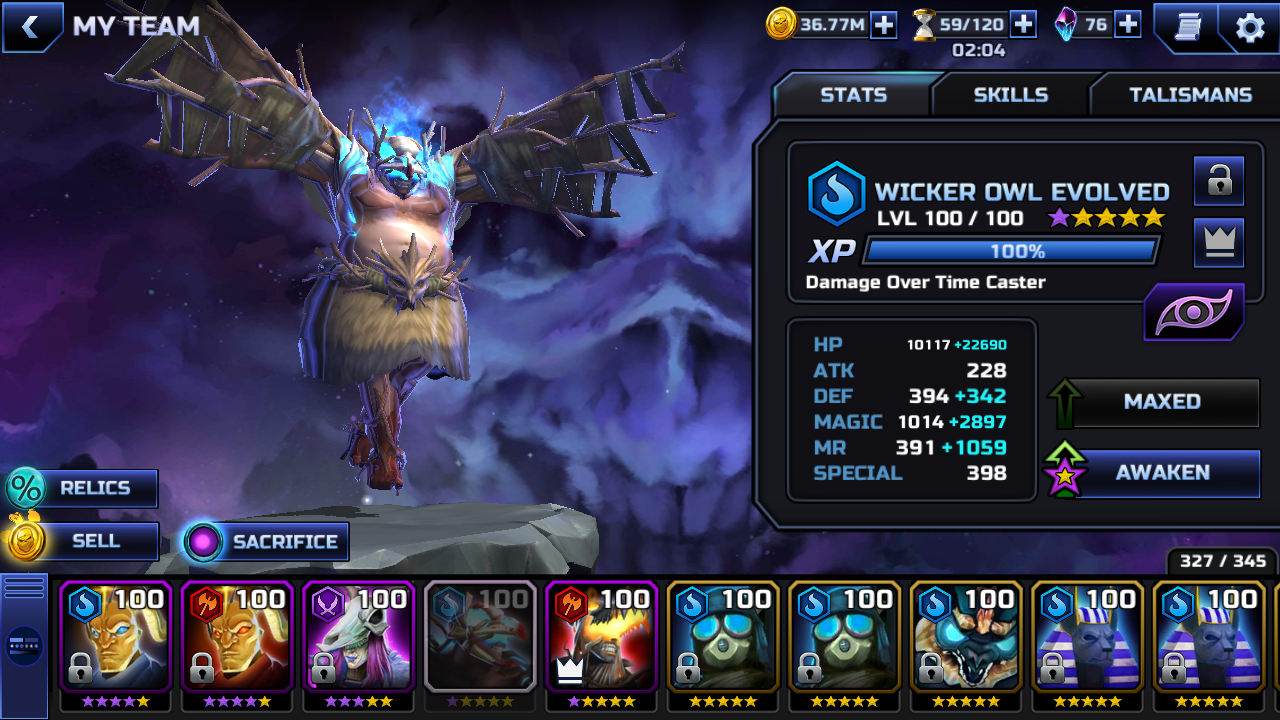
Task: Refill stamina with the hourglass plus button
Action: [x=1023, y=24]
